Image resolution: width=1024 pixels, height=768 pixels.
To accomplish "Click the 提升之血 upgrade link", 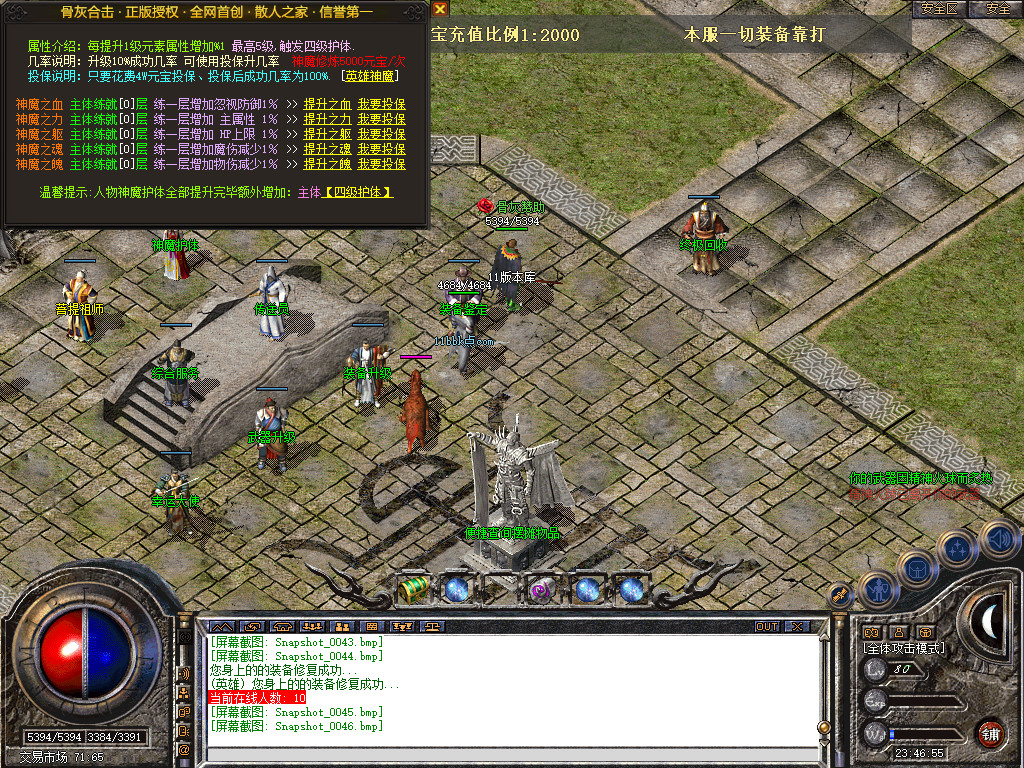I will click(327, 104).
